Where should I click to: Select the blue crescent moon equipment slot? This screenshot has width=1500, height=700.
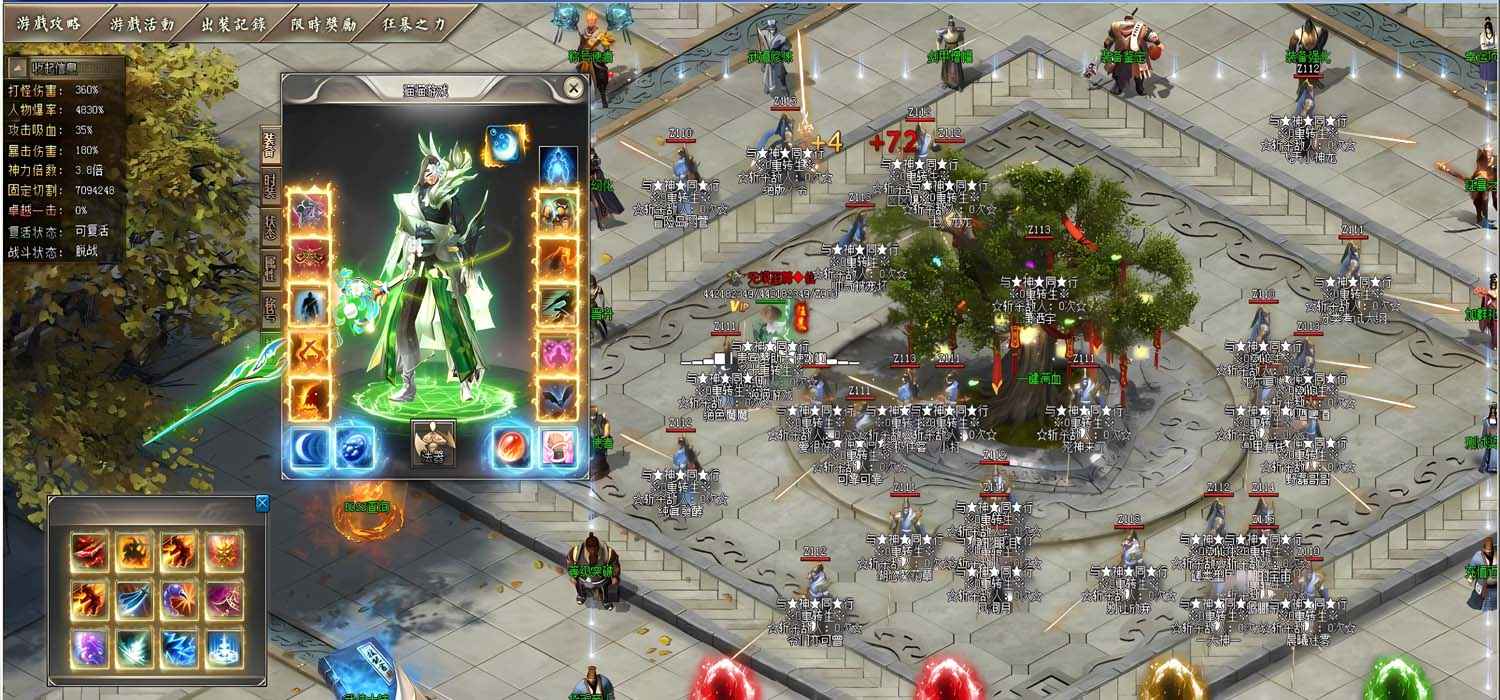click(x=310, y=447)
